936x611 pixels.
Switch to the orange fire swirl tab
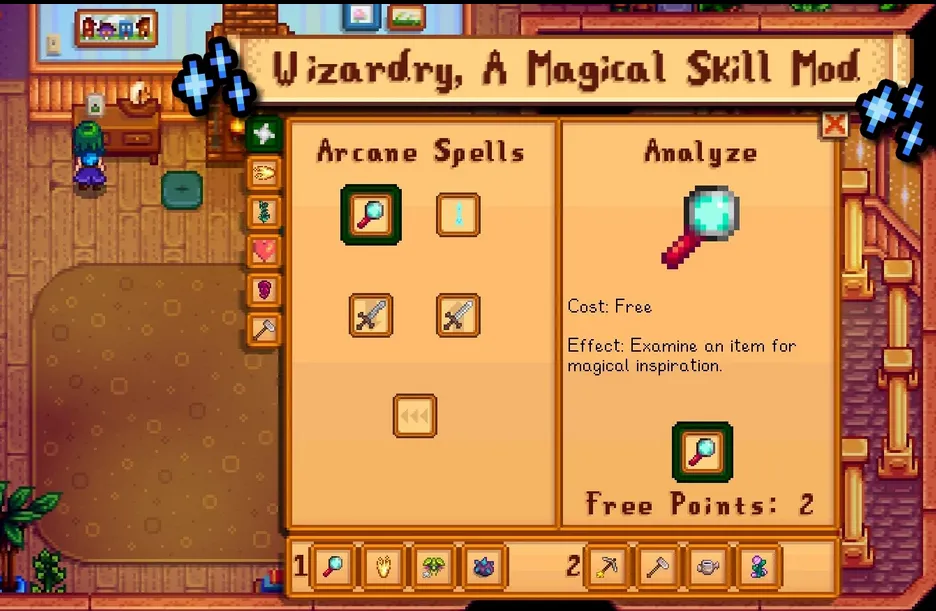click(264, 173)
